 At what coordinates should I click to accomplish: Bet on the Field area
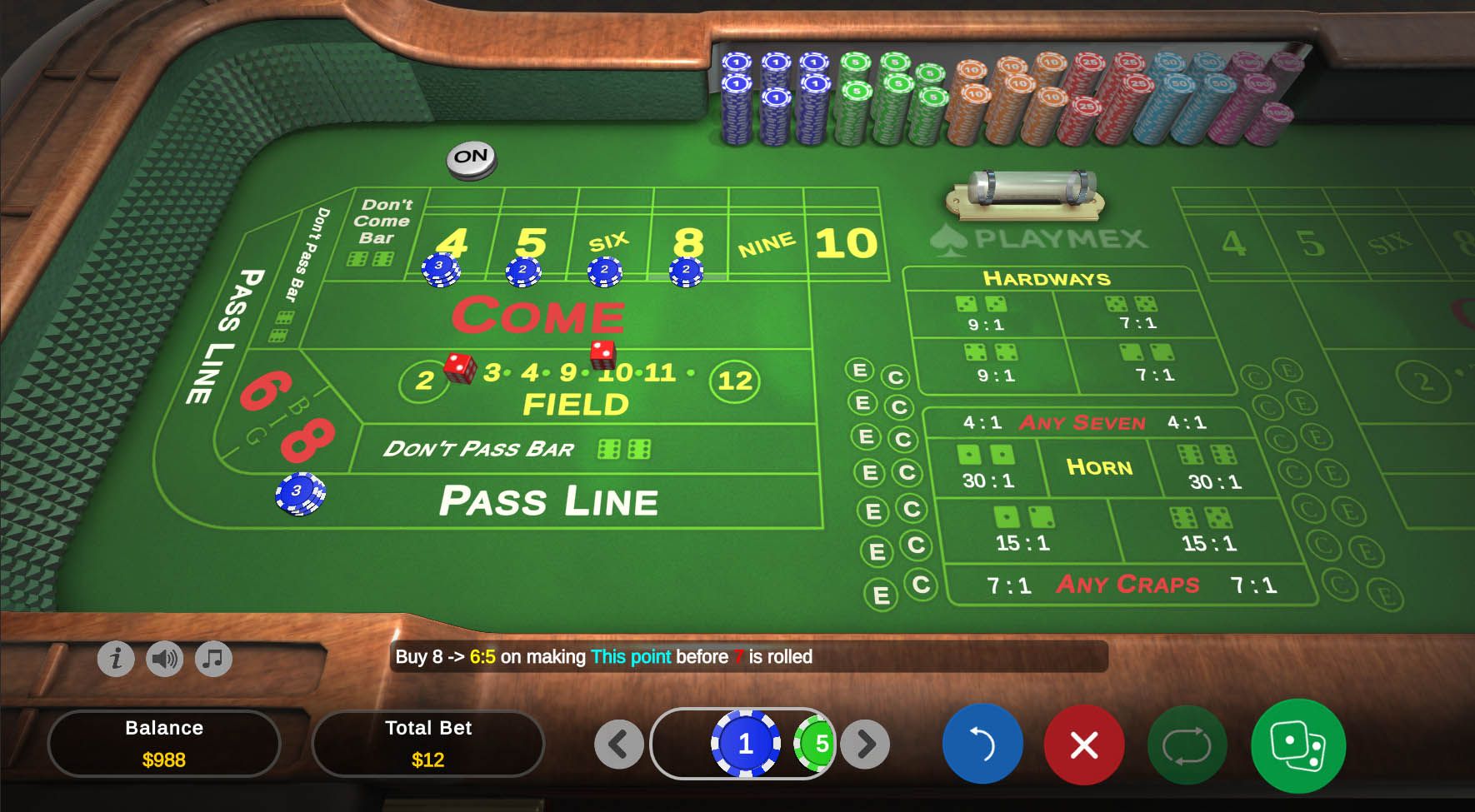pyautogui.click(x=575, y=404)
